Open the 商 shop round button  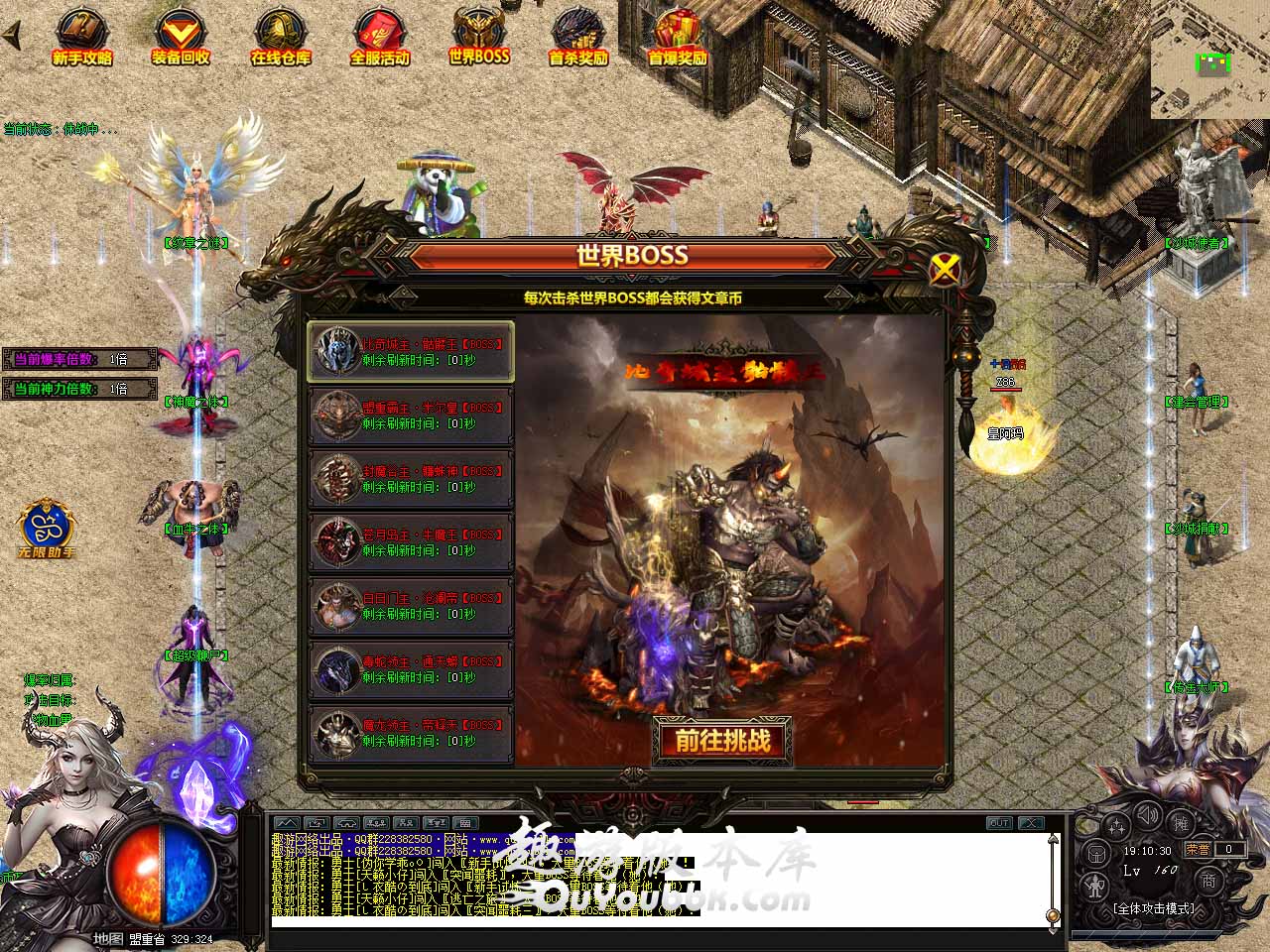coord(1209,879)
